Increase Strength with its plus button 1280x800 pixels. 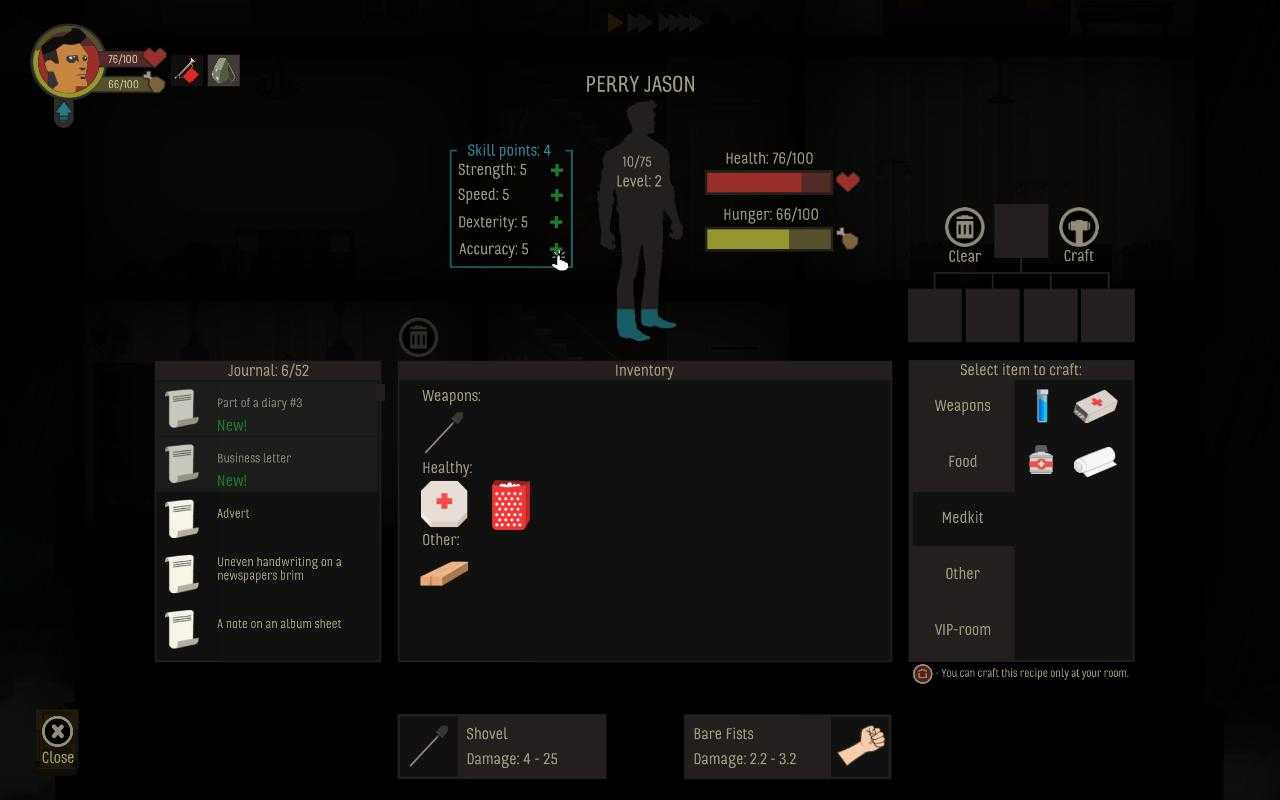(x=556, y=169)
